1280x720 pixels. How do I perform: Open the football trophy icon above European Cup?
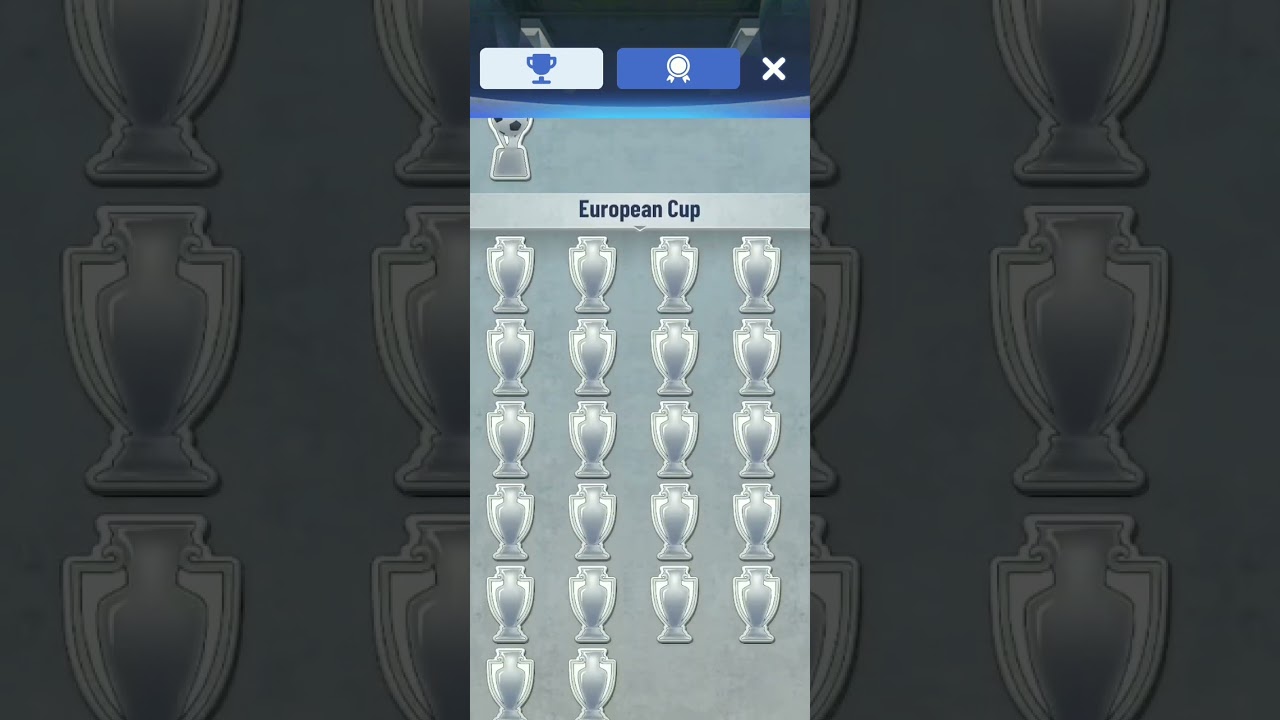click(x=510, y=148)
